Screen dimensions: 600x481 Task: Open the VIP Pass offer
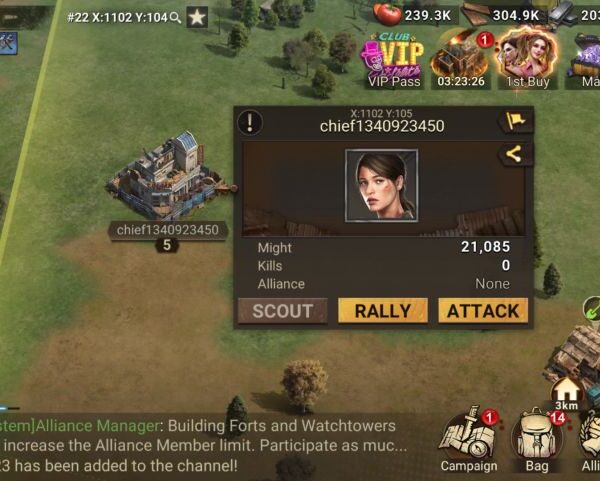pos(392,60)
